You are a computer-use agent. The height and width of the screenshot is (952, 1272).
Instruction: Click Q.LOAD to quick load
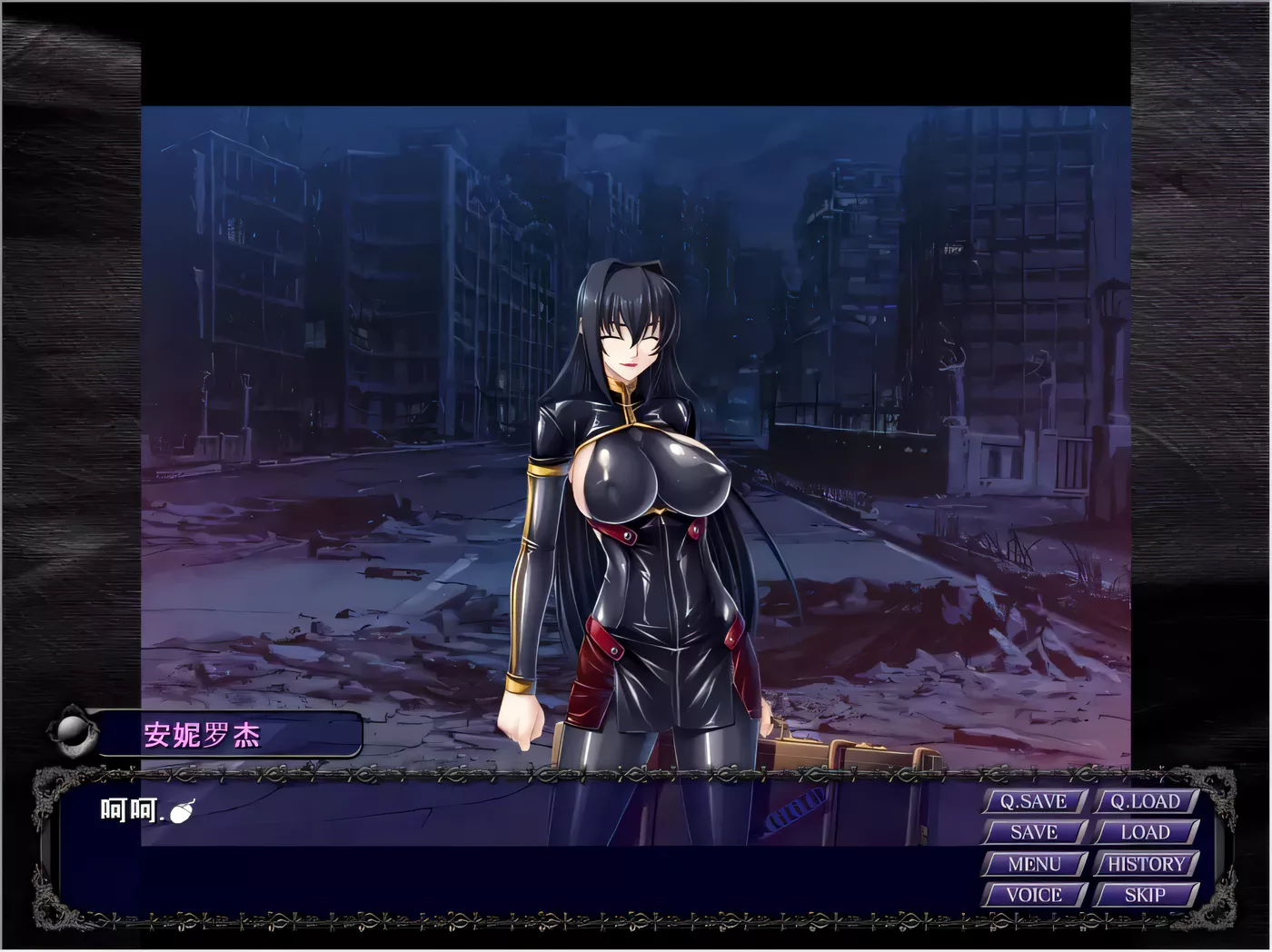pyautogui.click(x=1144, y=802)
